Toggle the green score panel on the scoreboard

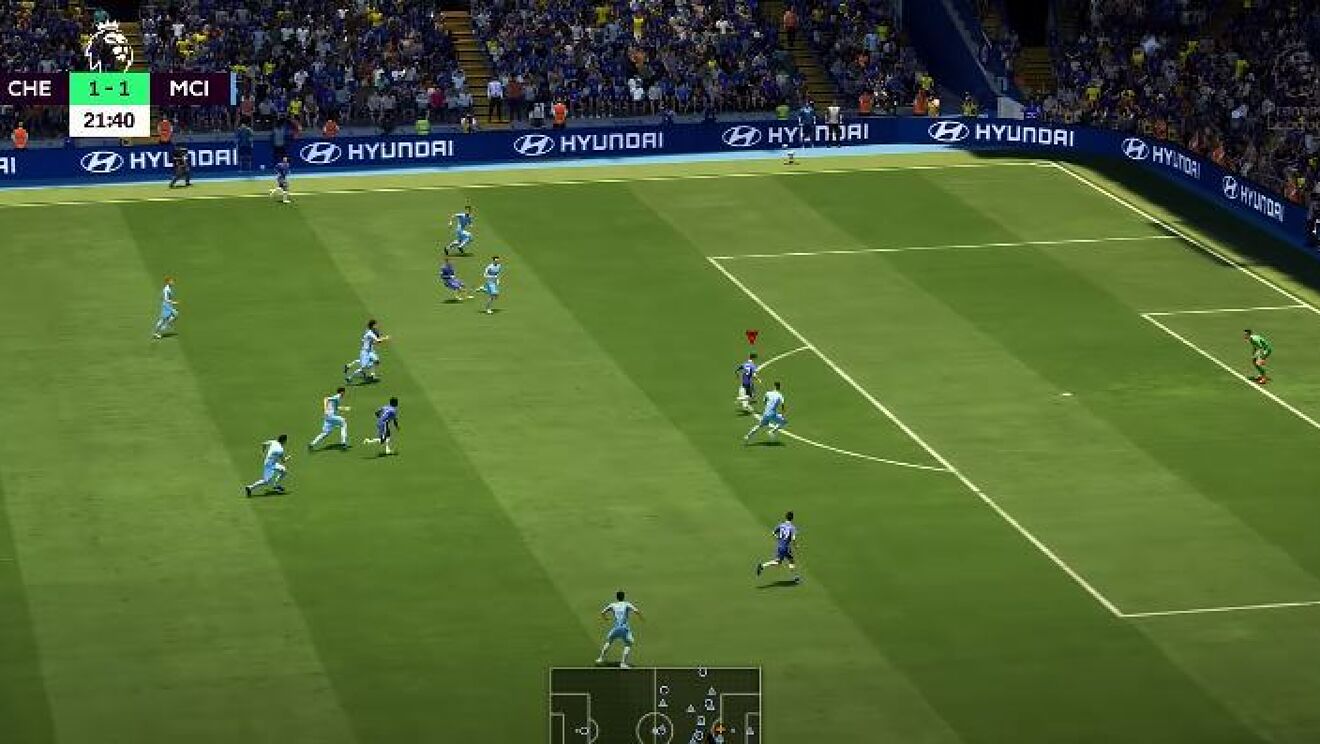coord(110,87)
